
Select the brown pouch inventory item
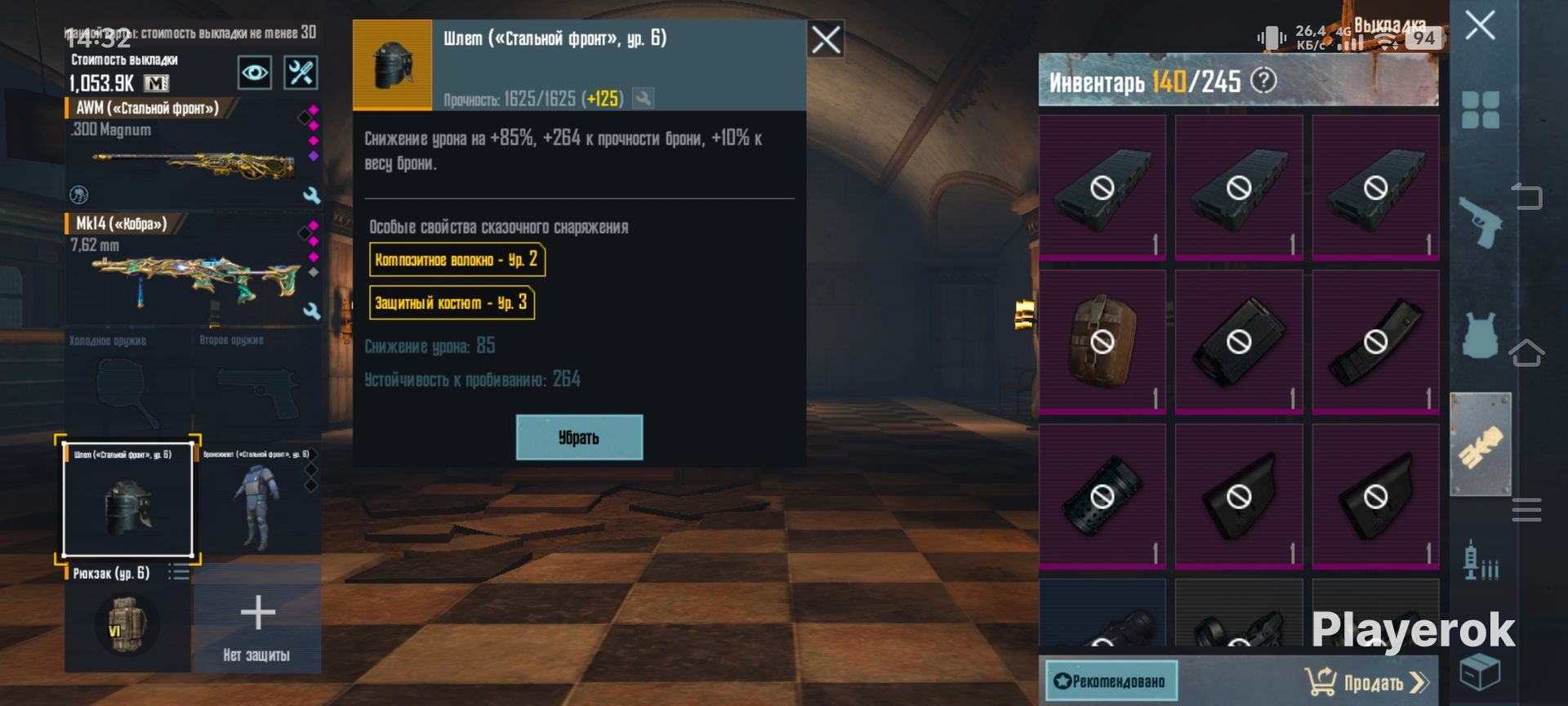tap(1102, 341)
